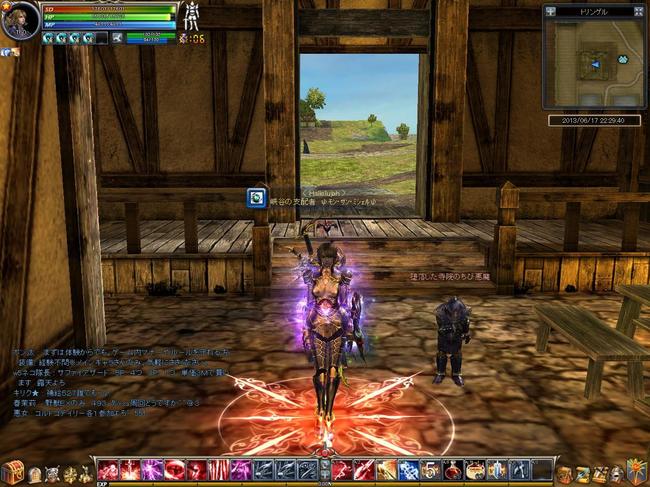The height and width of the screenshot is (487, 650).
Task: Activate the golden sword skill slot
Action: [386, 470]
